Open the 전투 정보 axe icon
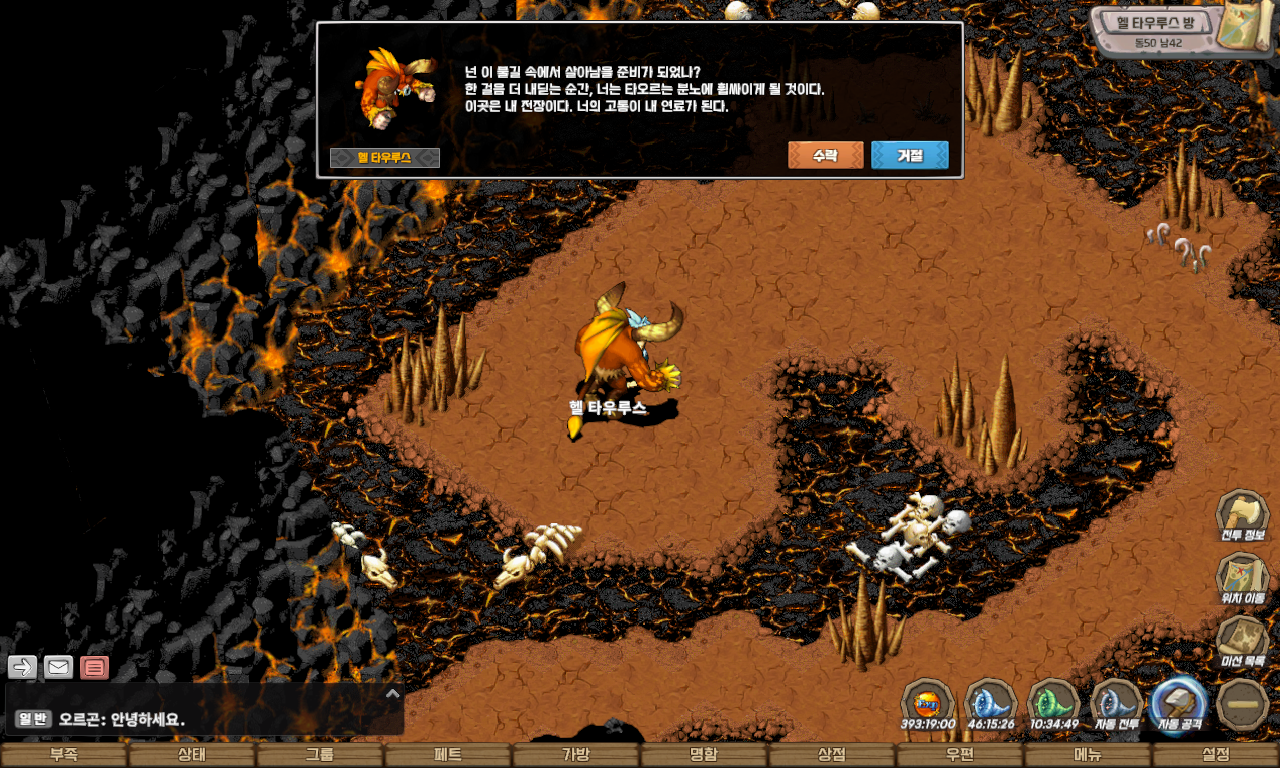Screen dimensions: 1280x768 coord(1242,516)
